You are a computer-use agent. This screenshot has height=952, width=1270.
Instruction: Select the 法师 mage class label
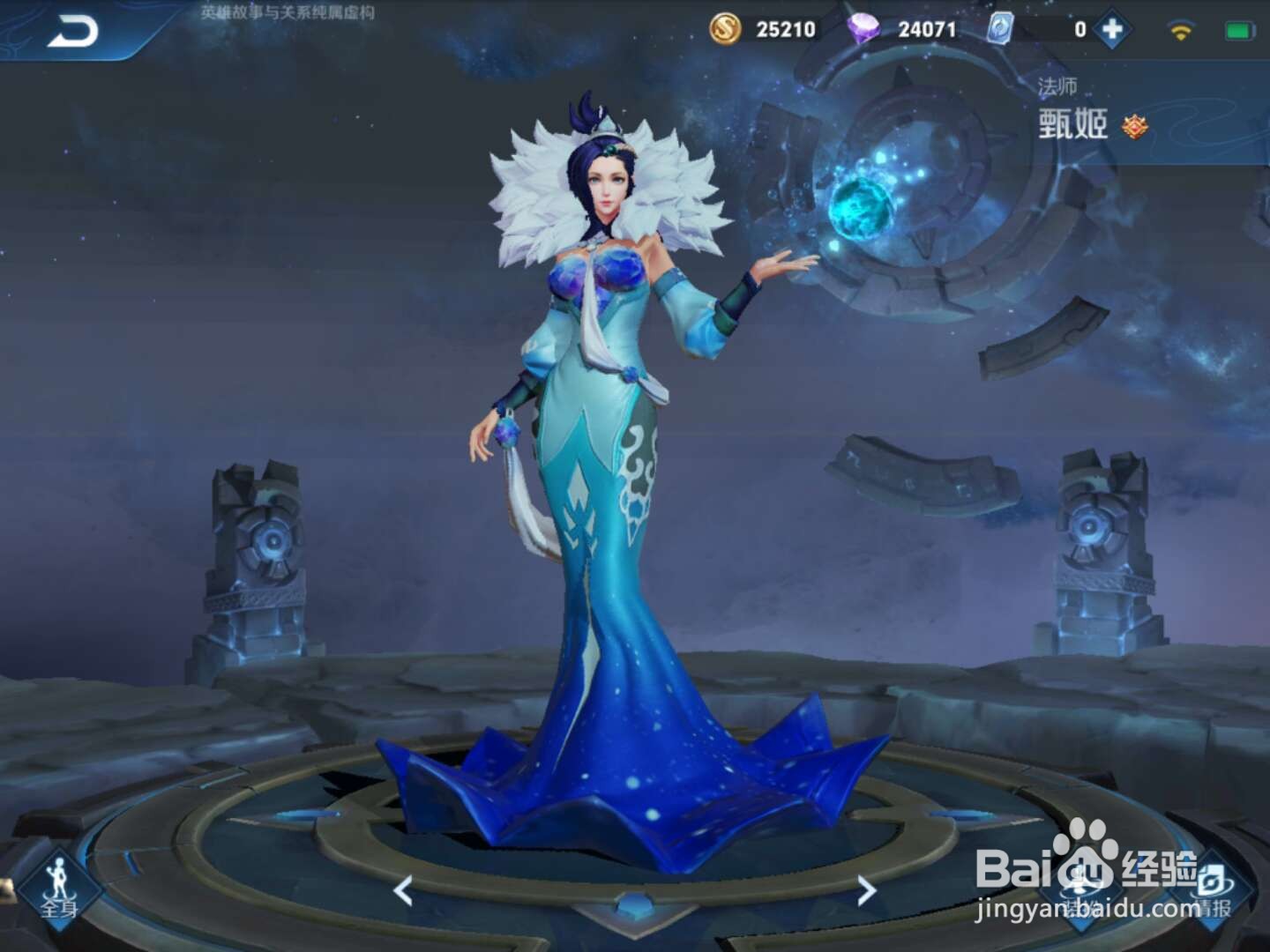click(1059, 87)
